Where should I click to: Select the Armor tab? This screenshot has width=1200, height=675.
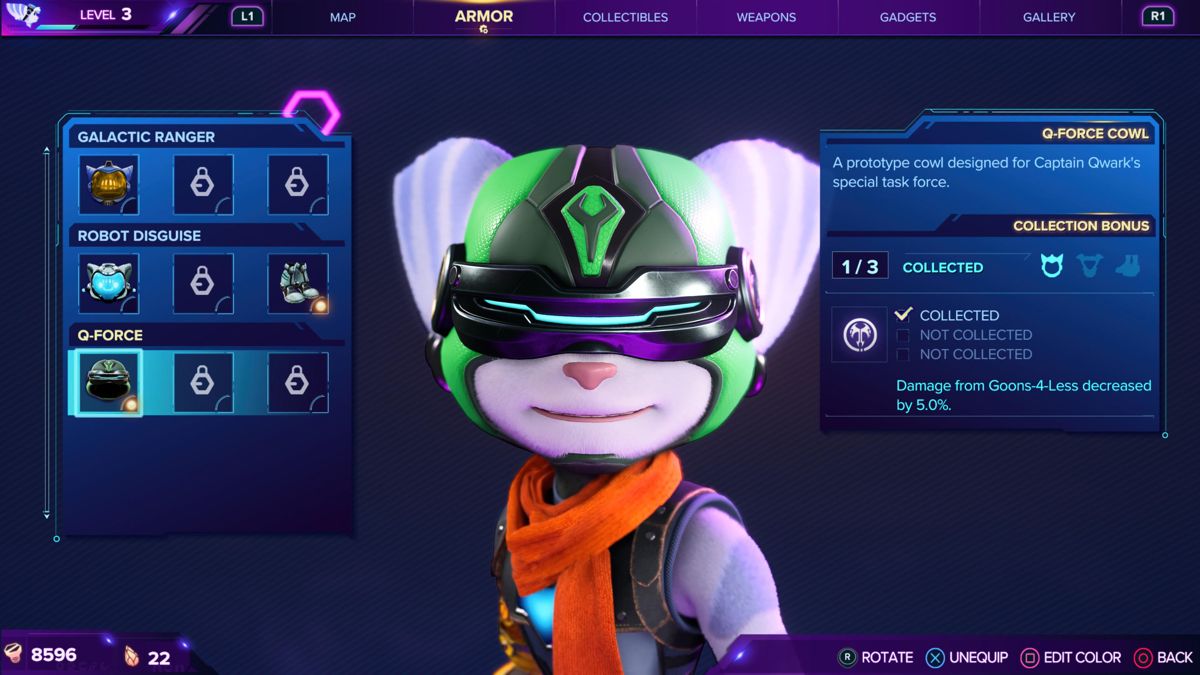484,17
